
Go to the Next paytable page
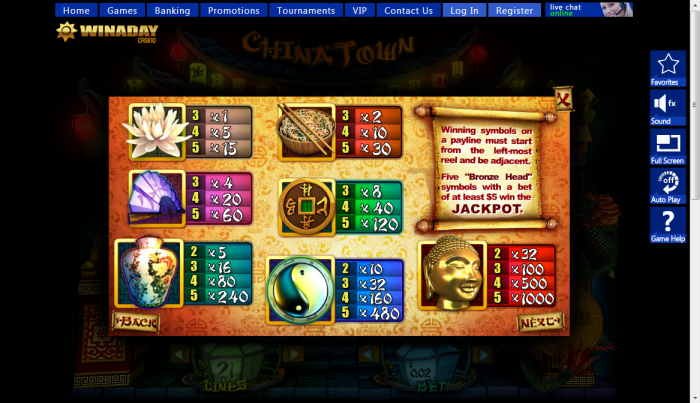tap(540, 321)
